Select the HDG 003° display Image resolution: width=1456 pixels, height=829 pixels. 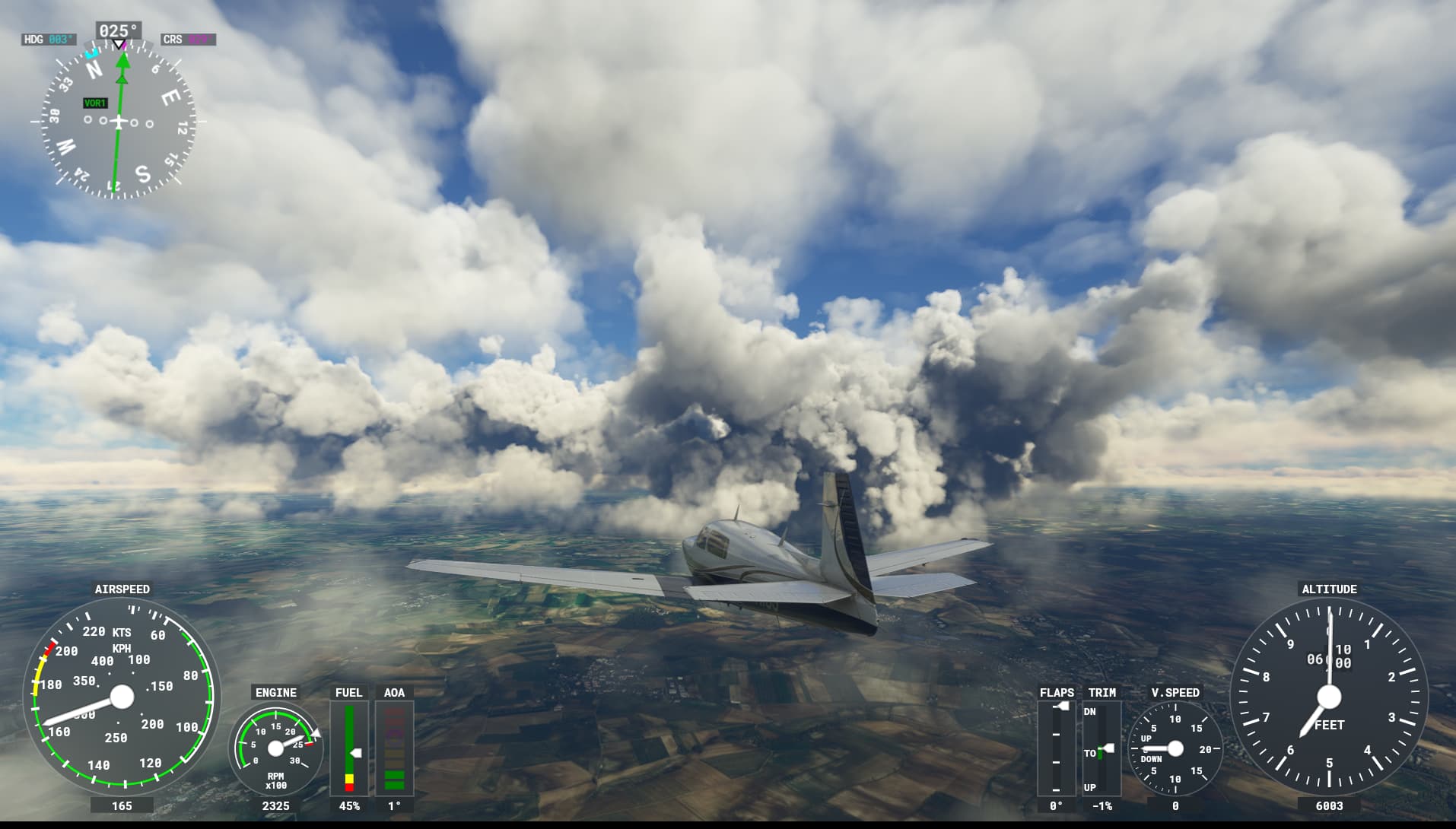(48, 40)
